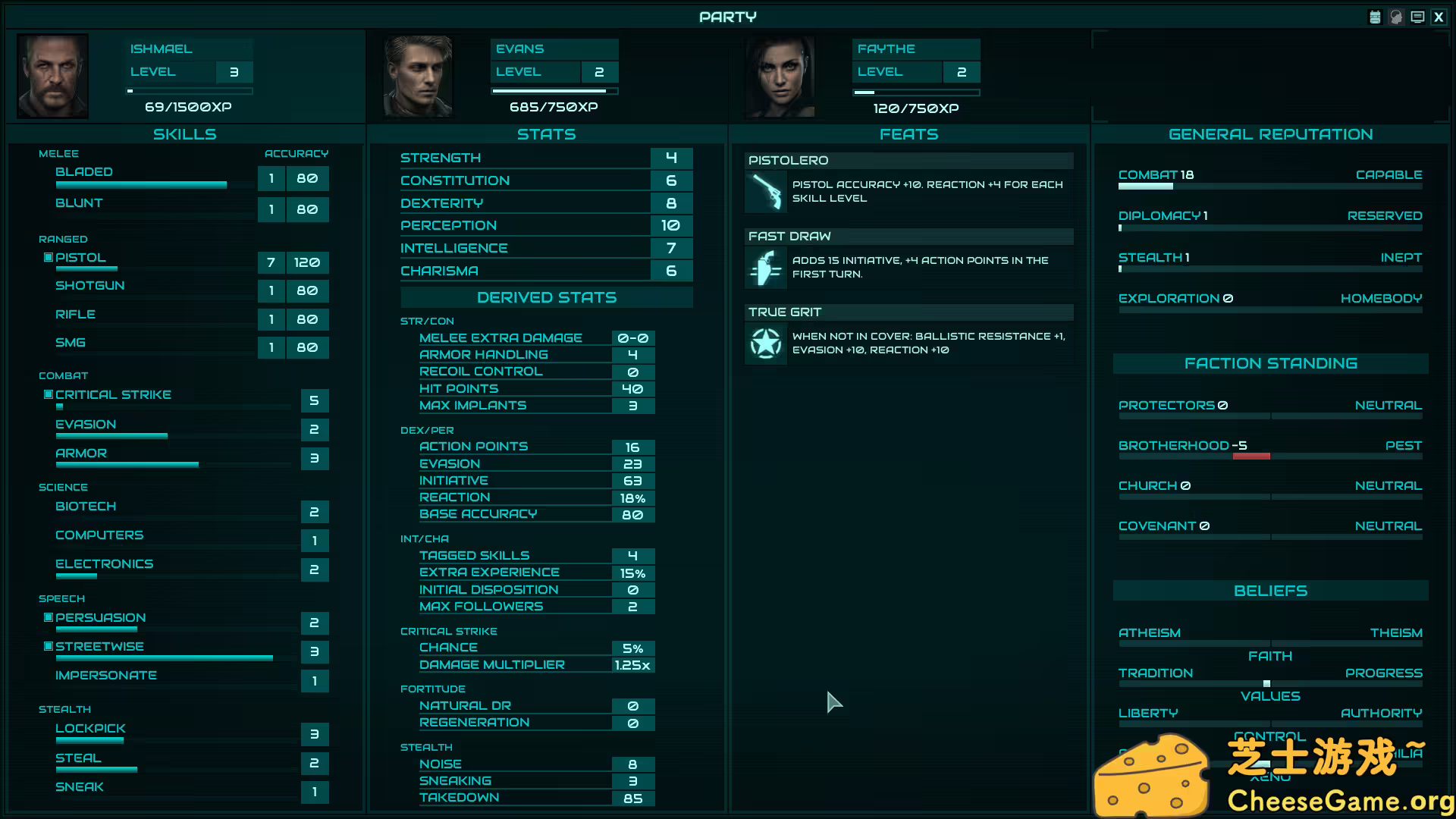Collapse the Faction Standing section
Screen dimensions: 1456x819
point(1270,363)
